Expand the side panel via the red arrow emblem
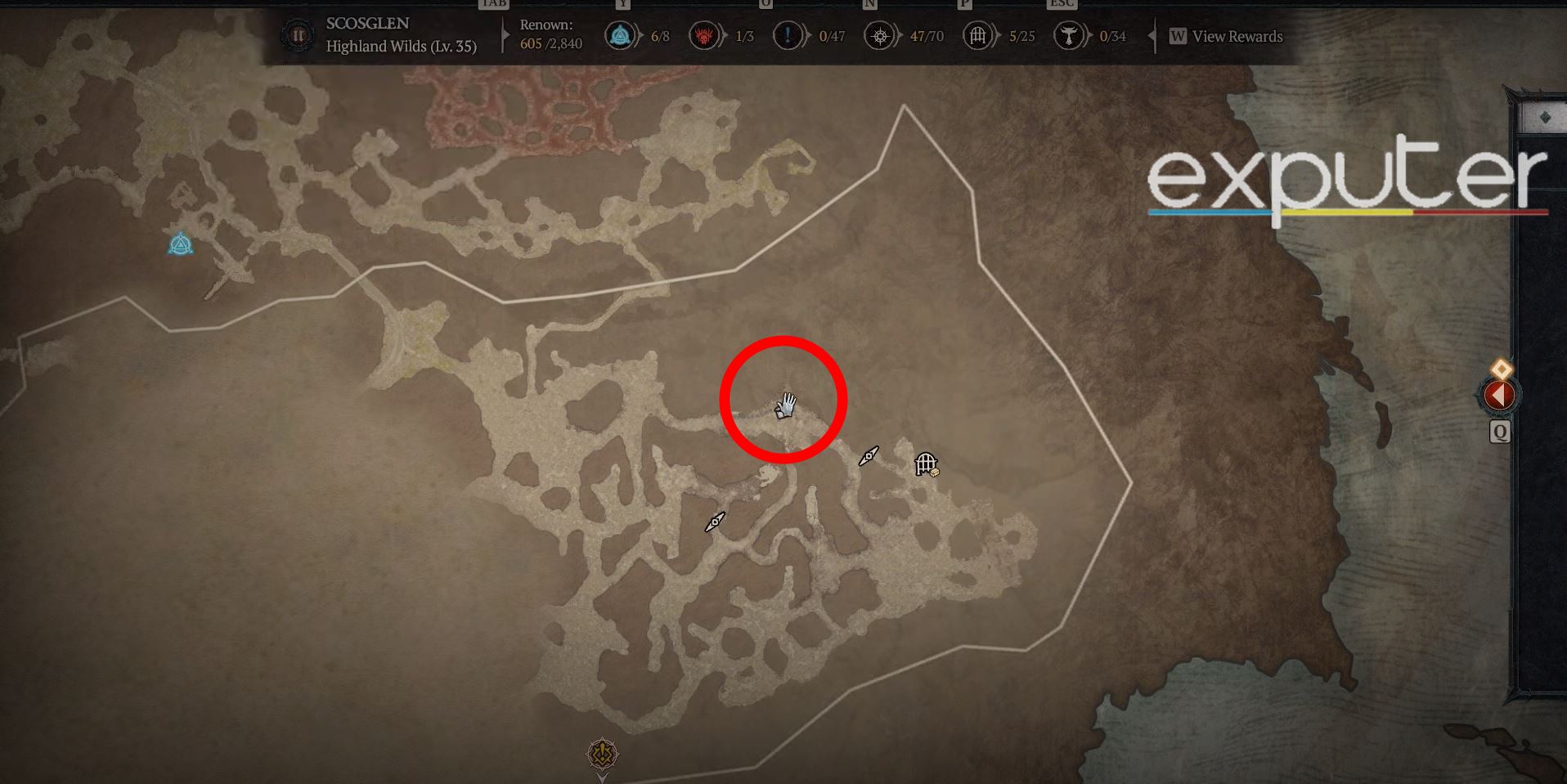 [x=1499, y=394]
